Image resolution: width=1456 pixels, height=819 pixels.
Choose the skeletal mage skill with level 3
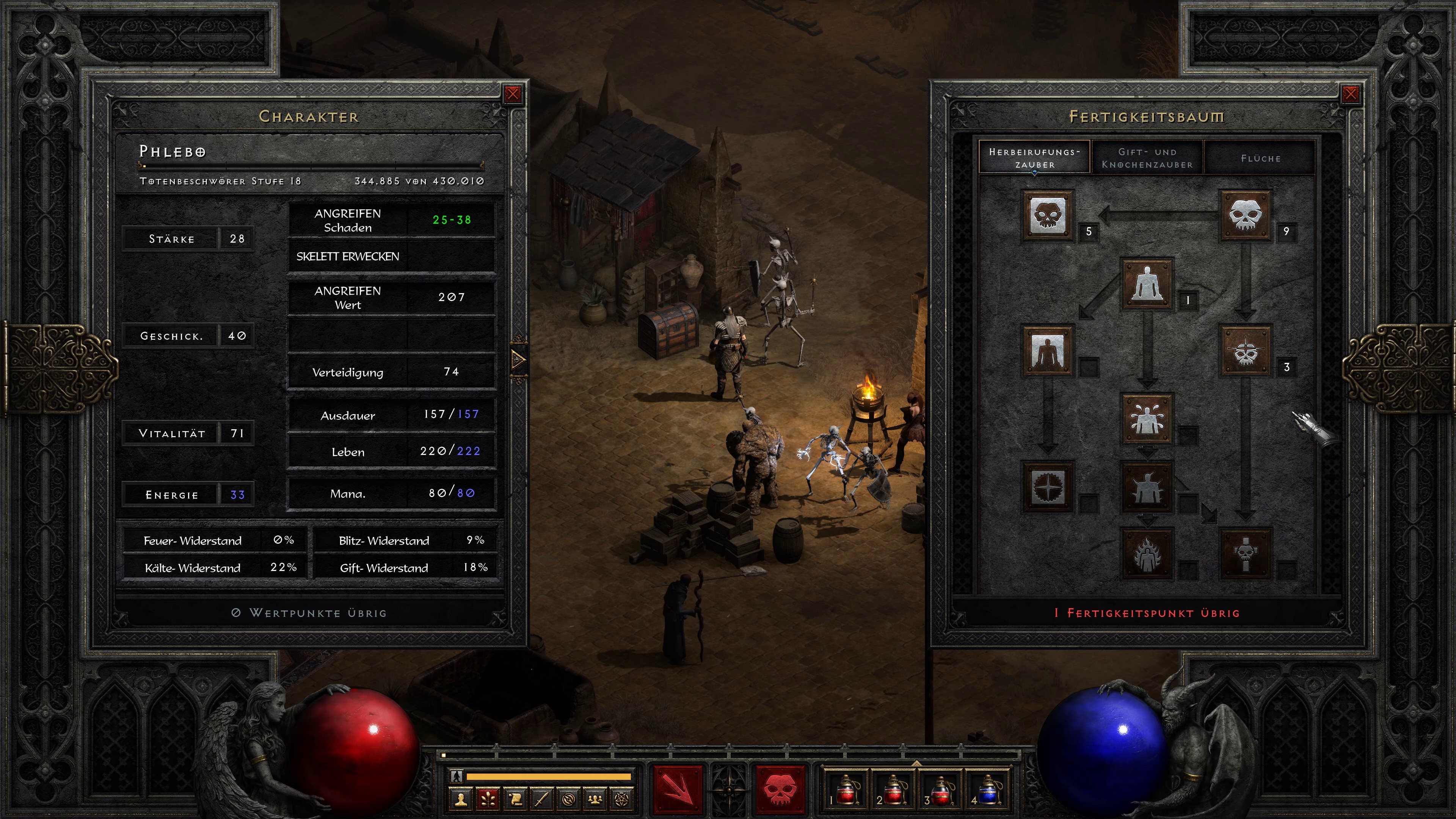pos(1245,351)
